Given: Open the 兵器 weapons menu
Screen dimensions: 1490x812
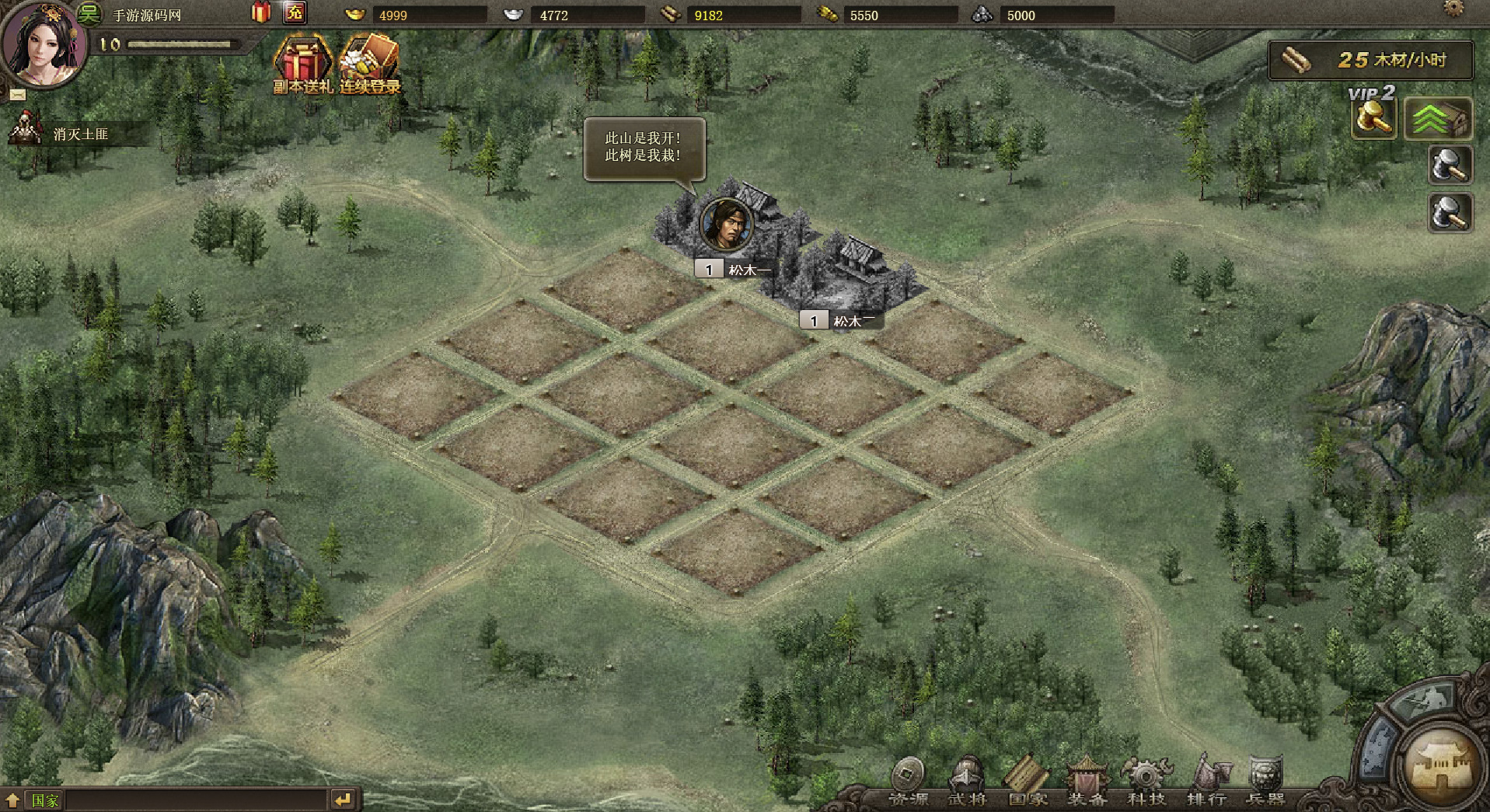Looking at the screenshot, I should (x=1265, y=781).
